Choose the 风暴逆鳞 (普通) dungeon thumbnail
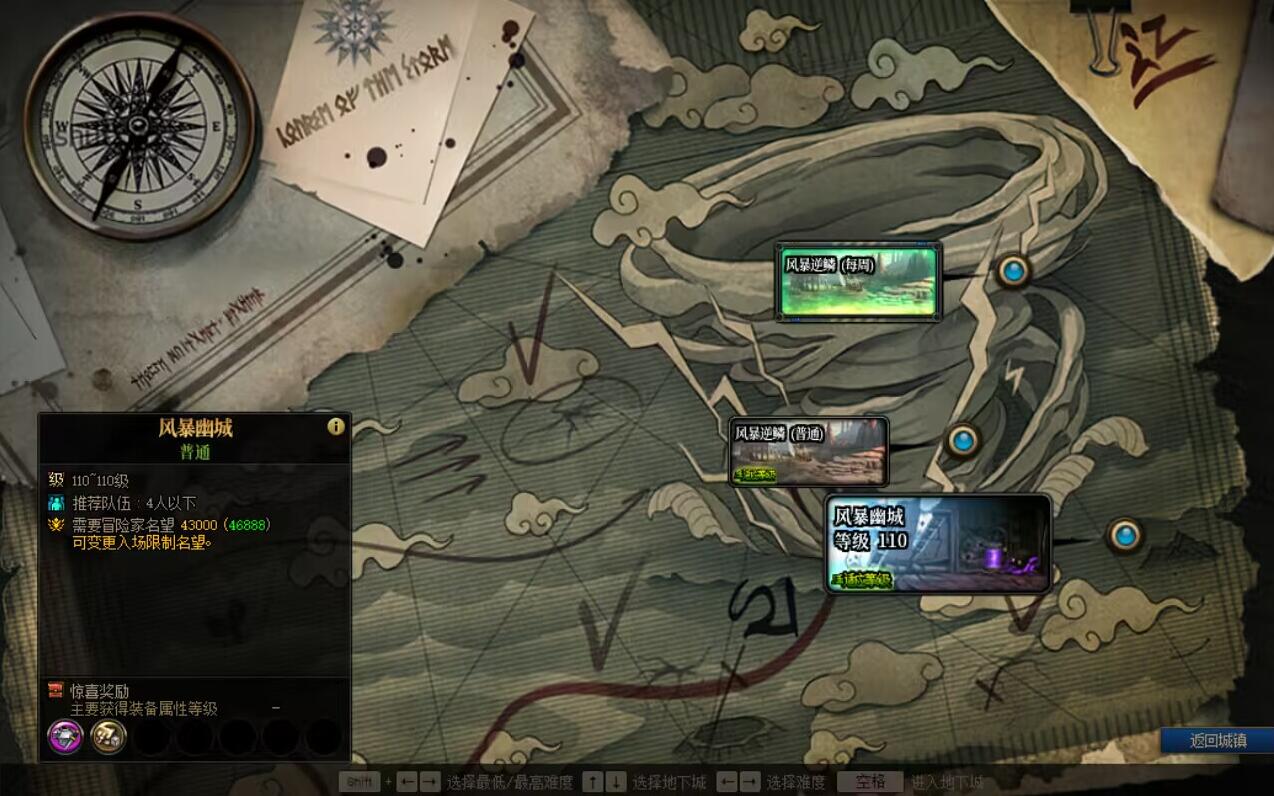 (809, 451)
